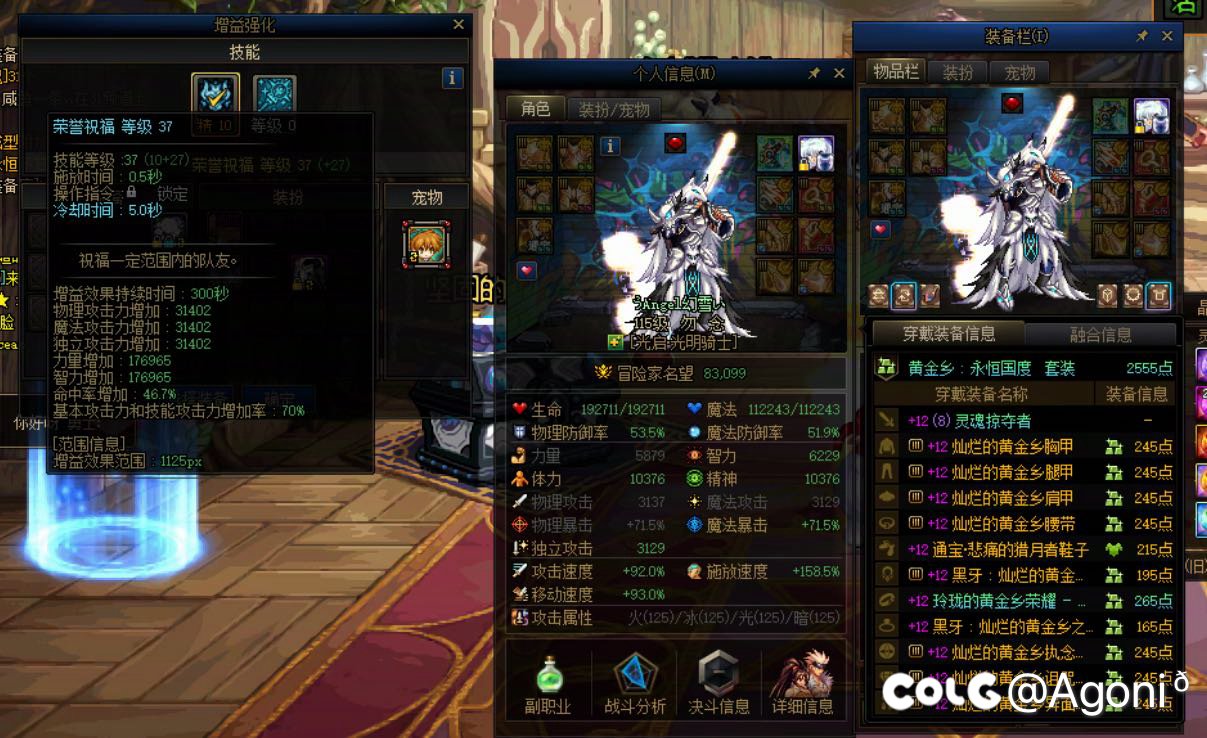The width and height of the screenshot is (1207, 738).
Task: Open the 副职业 menu
Action: click(x=547, y=684)
